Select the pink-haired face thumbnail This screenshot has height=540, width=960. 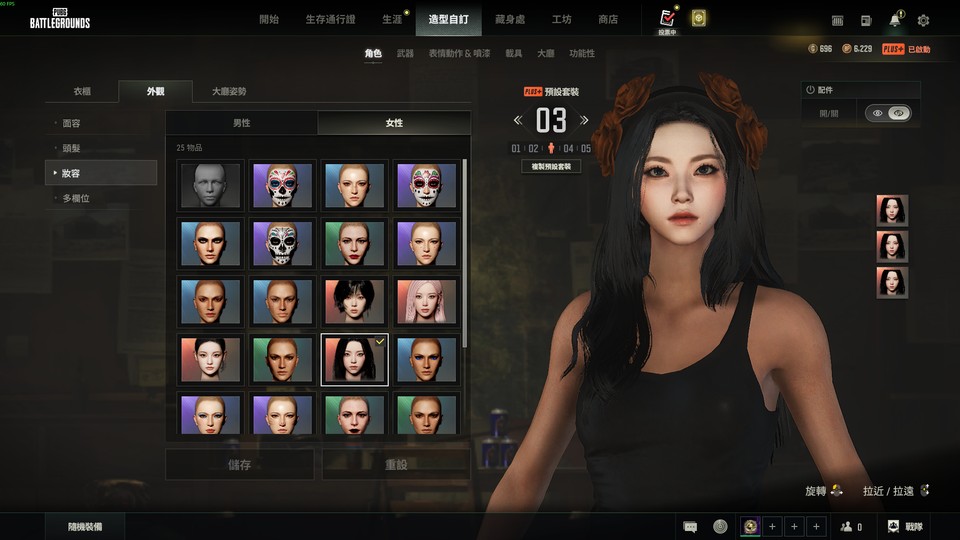427,302
